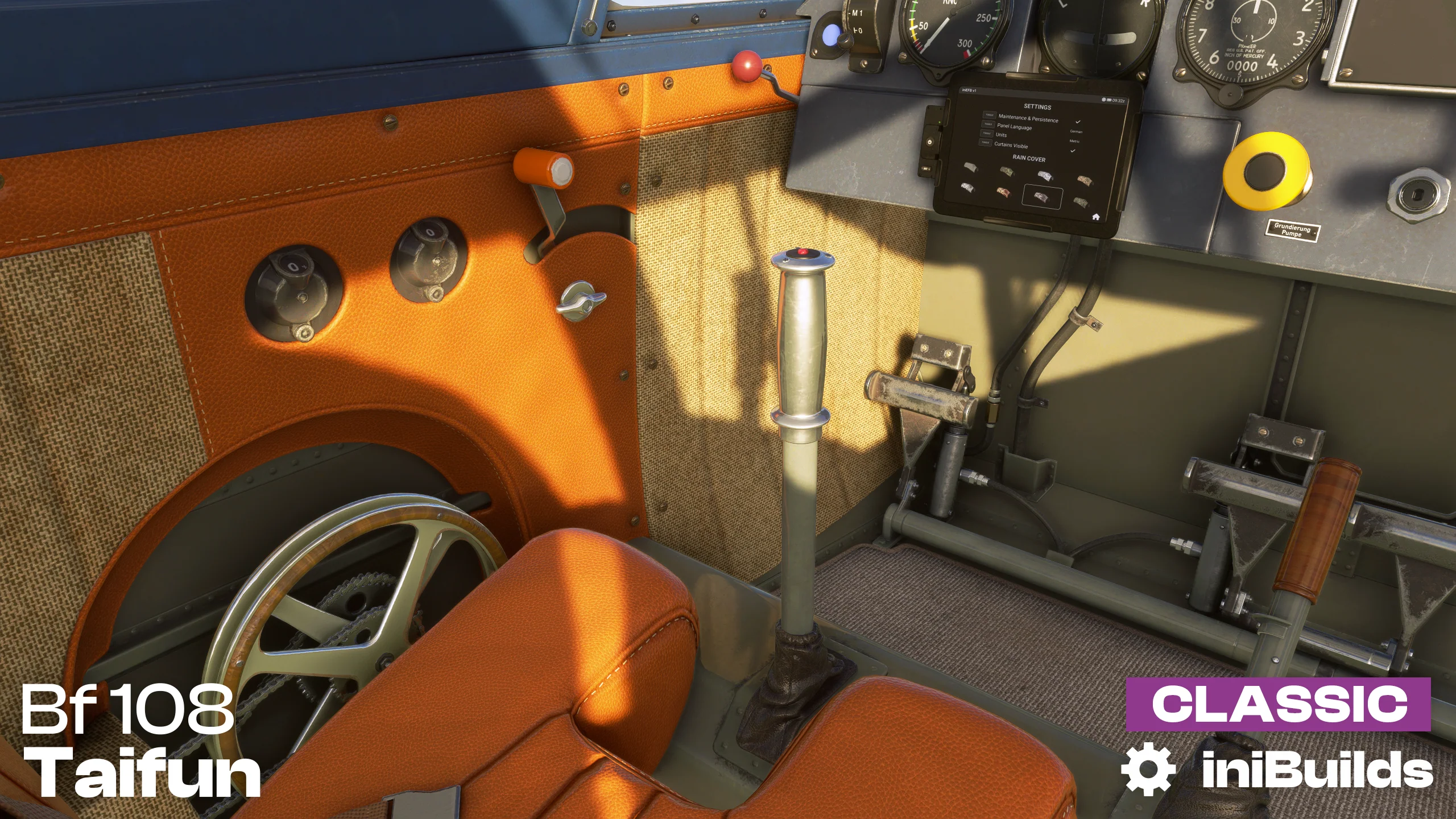Toggle Curtains Visible on the tablet
Viewport: 1456px width, 819px height.
point(986,143)
